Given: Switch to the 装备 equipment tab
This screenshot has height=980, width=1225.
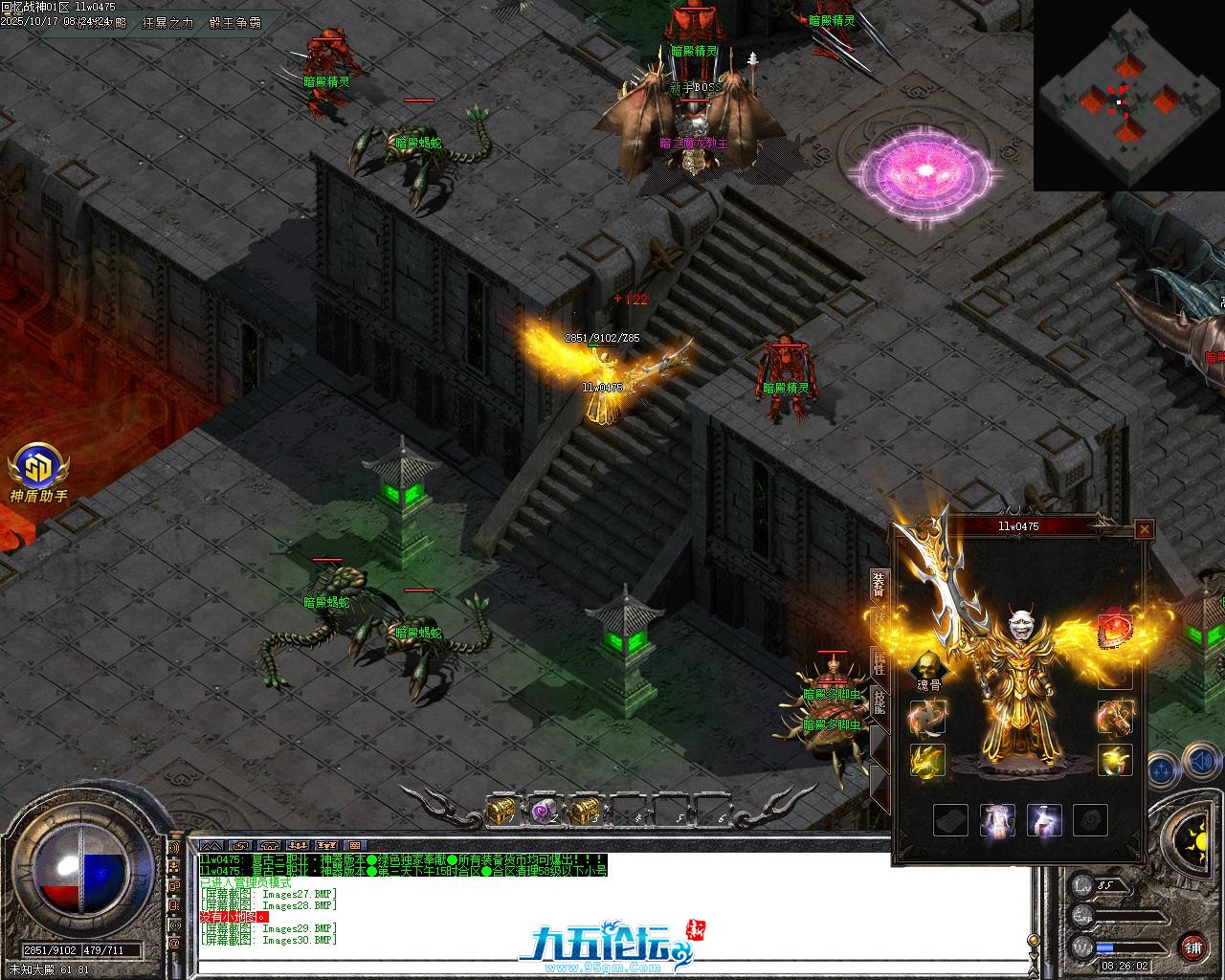Looking at the screenshot, I should click(x=879, y=583).
